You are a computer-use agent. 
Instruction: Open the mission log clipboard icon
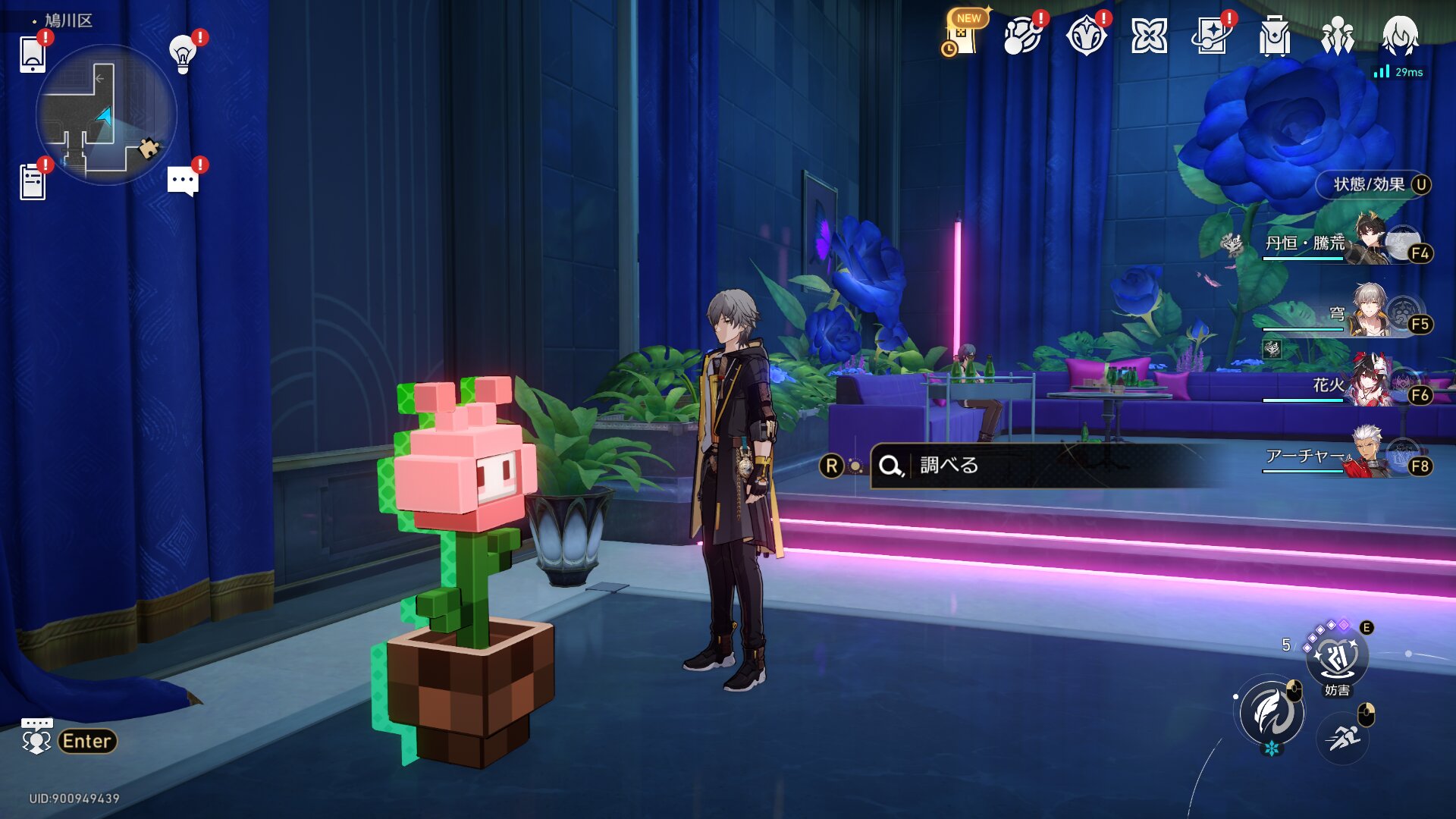(x=33, y=182)
